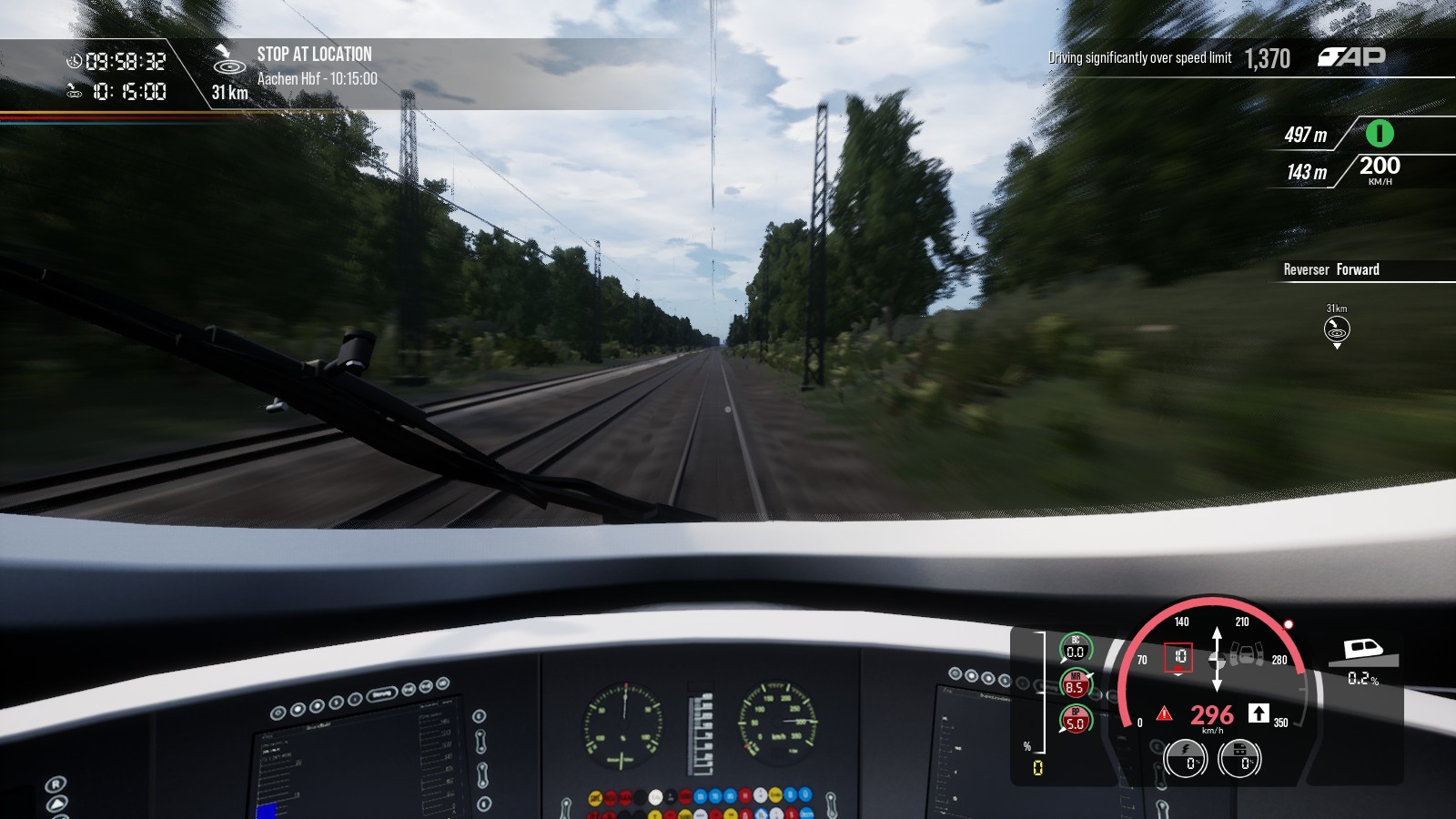The width and height of the screenshot is (1456, 819).
Task: Click the train door status icon
Action: [x=1248, y=653]
